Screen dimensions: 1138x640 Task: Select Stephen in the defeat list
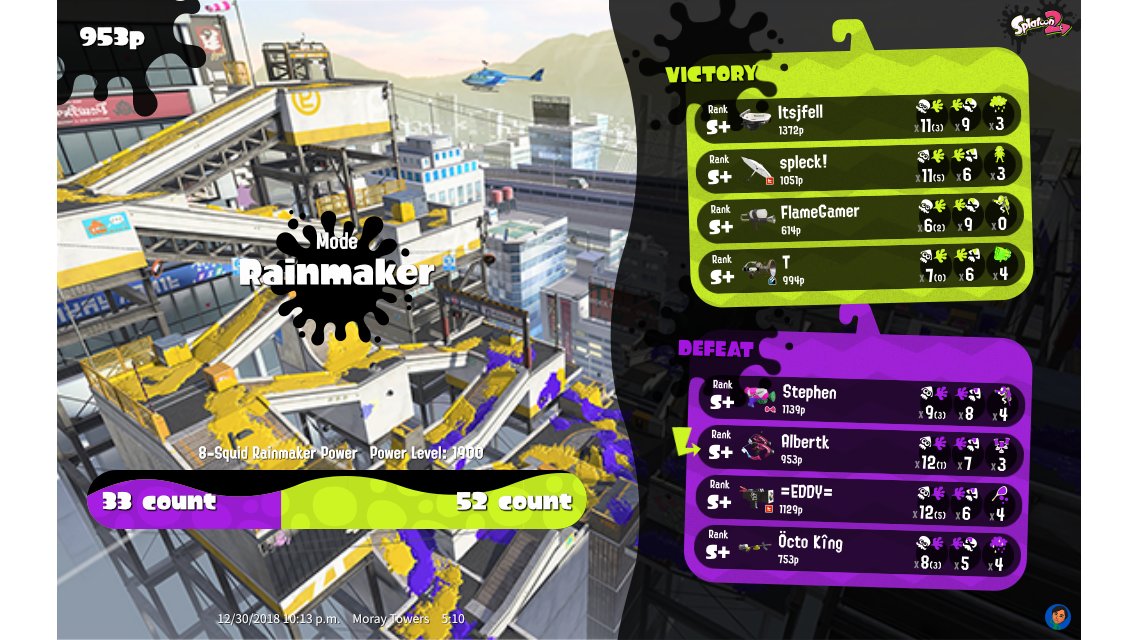[860, 399]
